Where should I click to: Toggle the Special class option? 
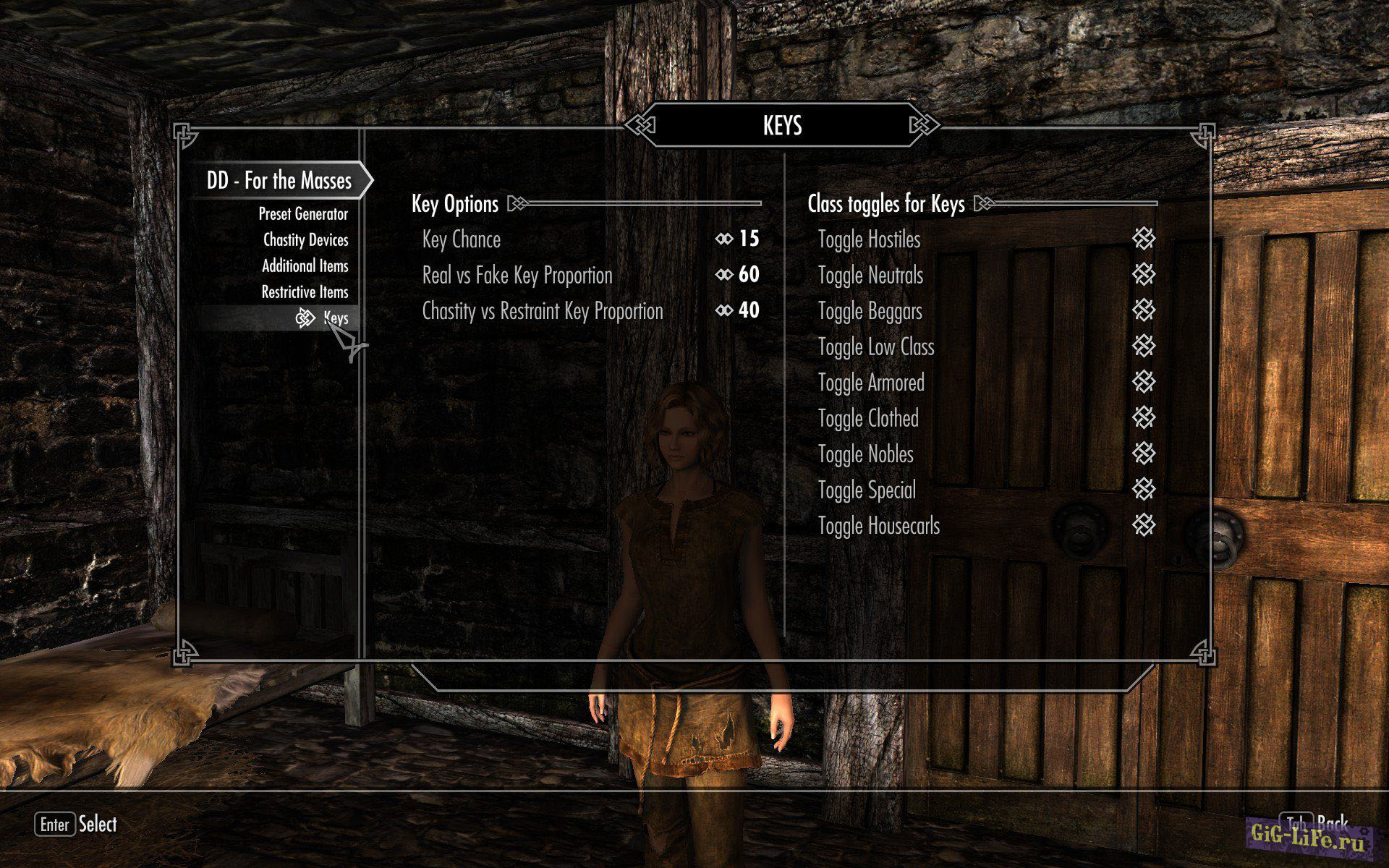[x=1143, y=490]
